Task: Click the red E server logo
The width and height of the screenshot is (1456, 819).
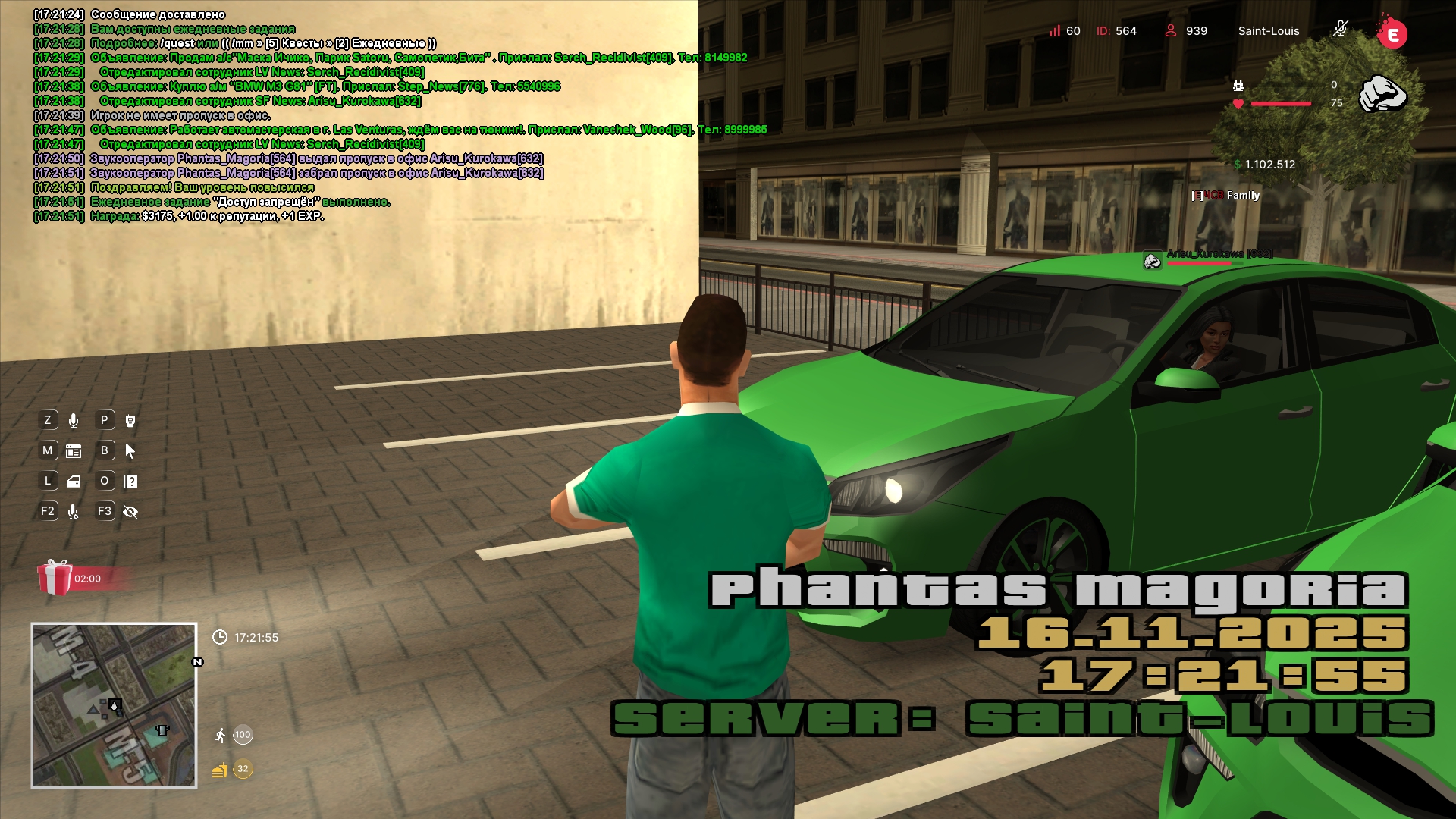Action: pyautogui.click(x=1392, y=33)
